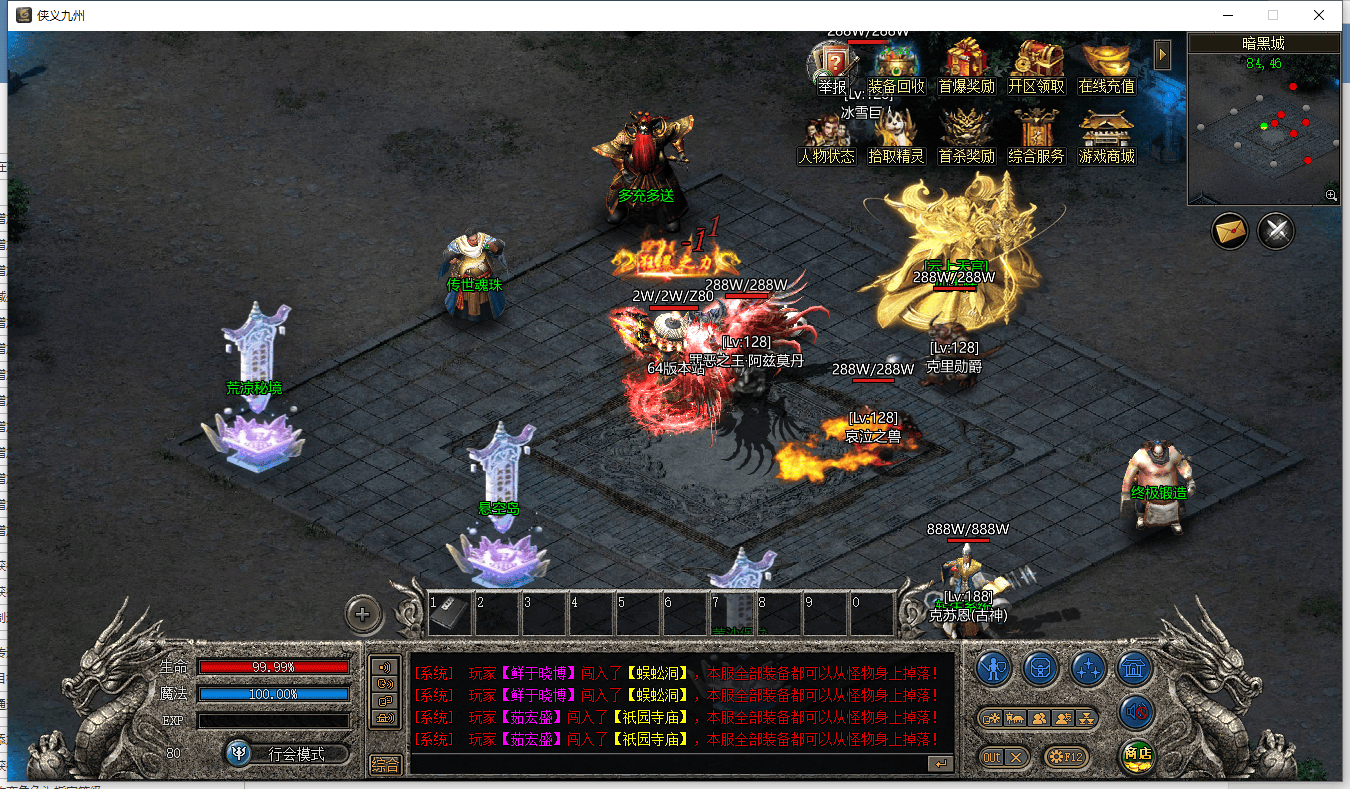Open the 举报 report icon
This screenshot has height=789, width=1350.
[x=832, y=68]
